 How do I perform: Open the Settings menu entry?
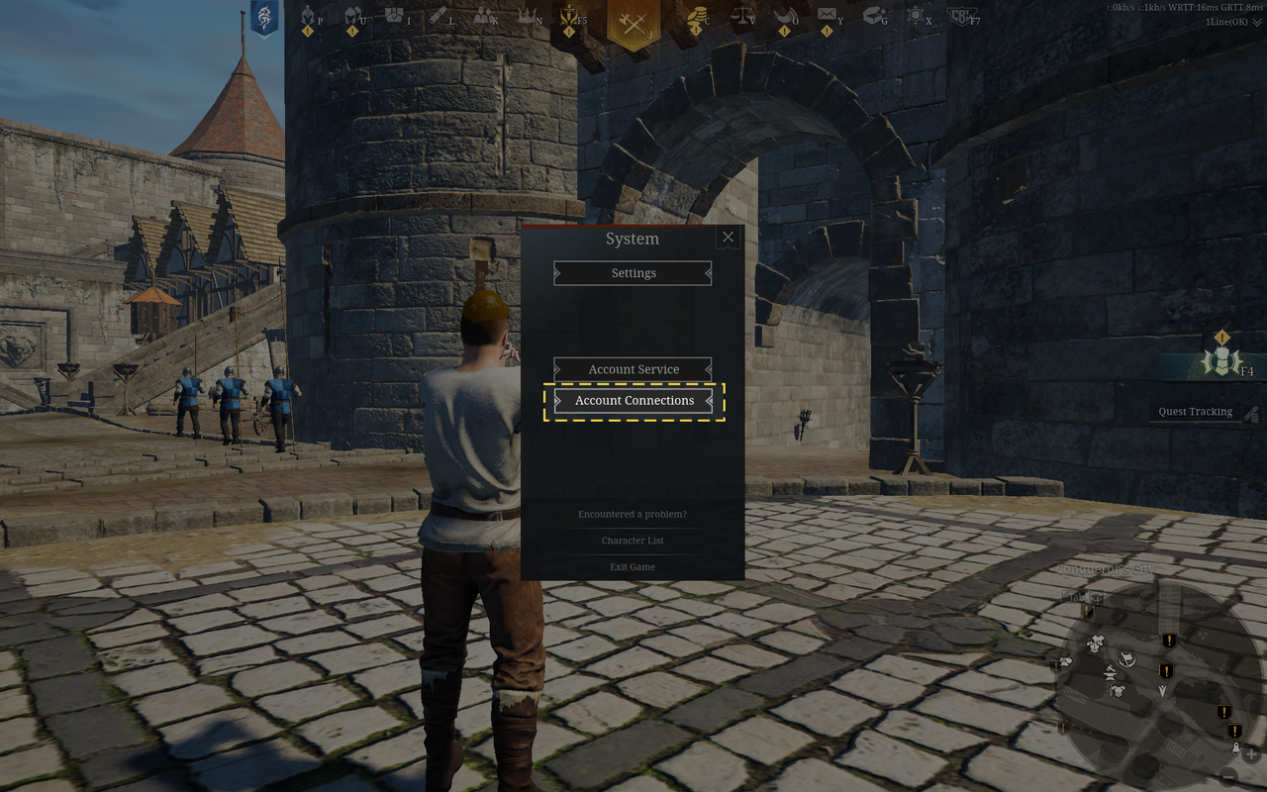tap(633, 273)
